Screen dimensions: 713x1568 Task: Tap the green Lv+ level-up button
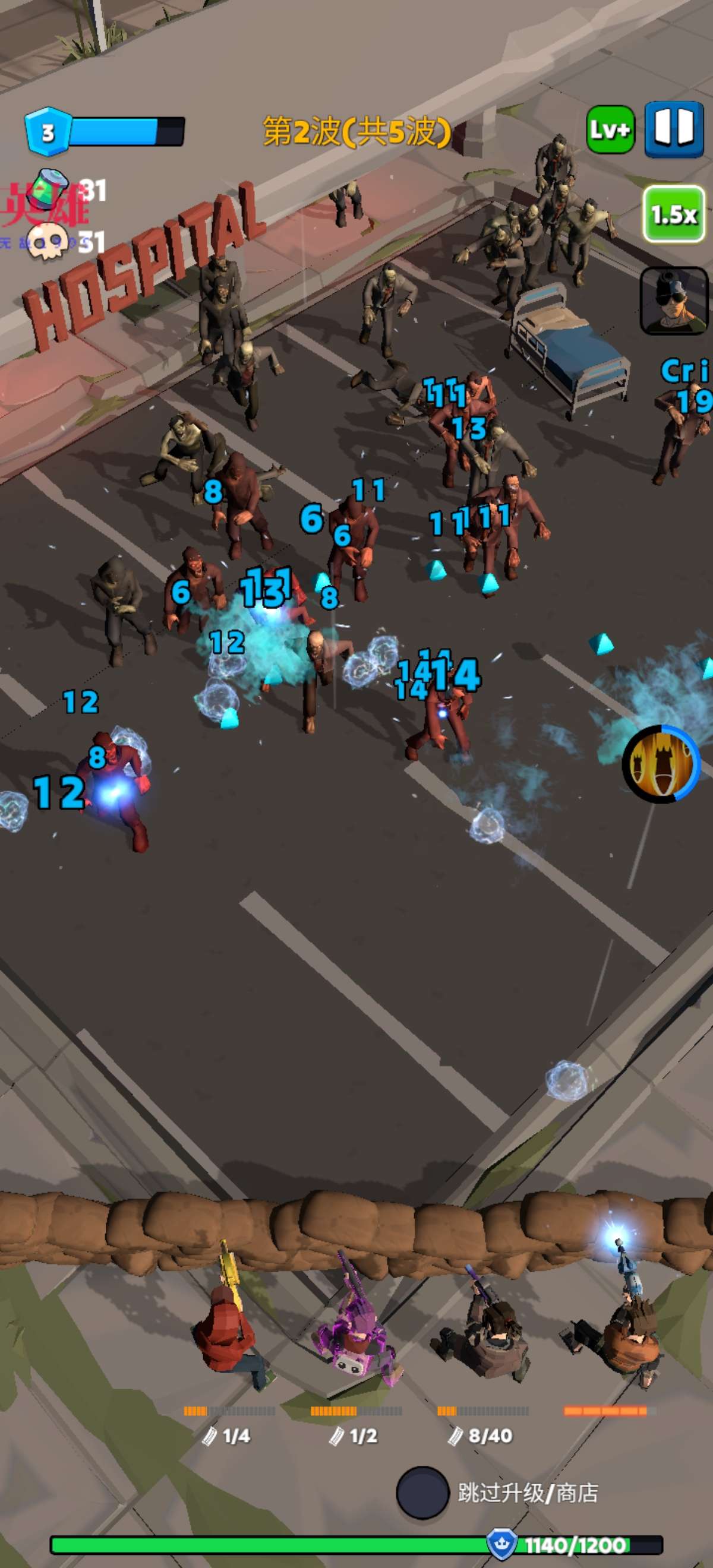[610, 129]
